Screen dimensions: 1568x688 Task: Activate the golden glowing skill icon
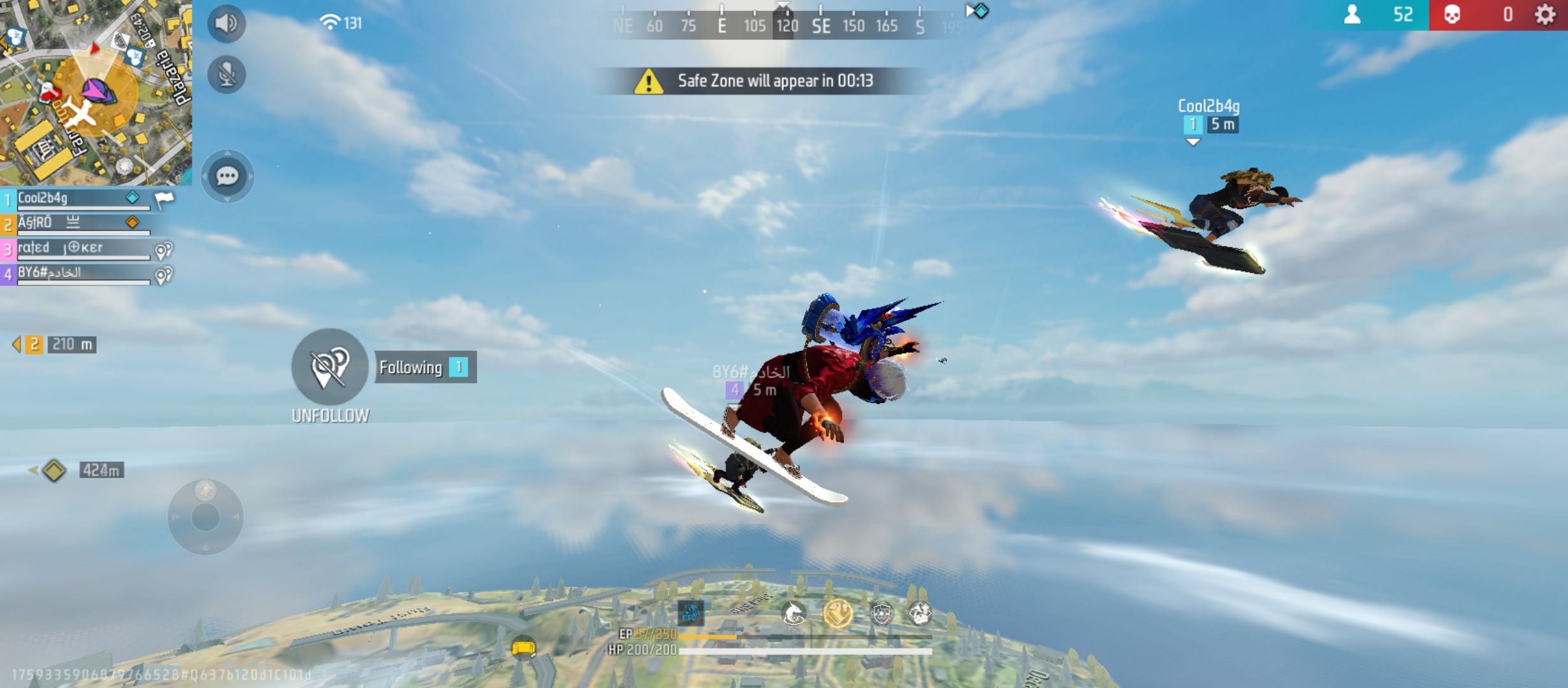(x=838, y=613)
